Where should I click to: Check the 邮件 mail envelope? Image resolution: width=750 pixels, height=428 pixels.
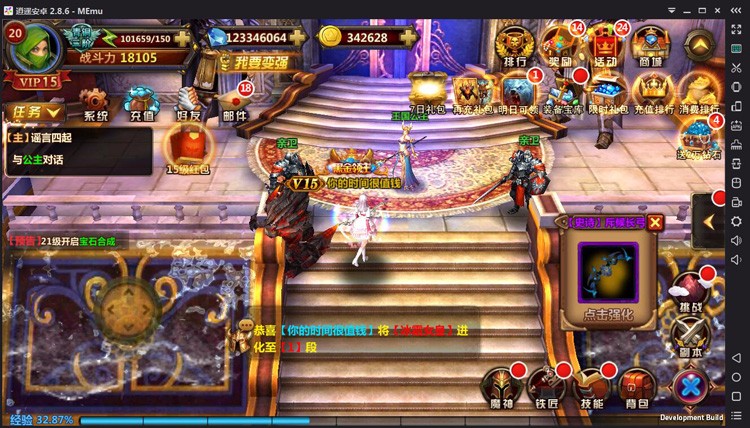[235, 101]
